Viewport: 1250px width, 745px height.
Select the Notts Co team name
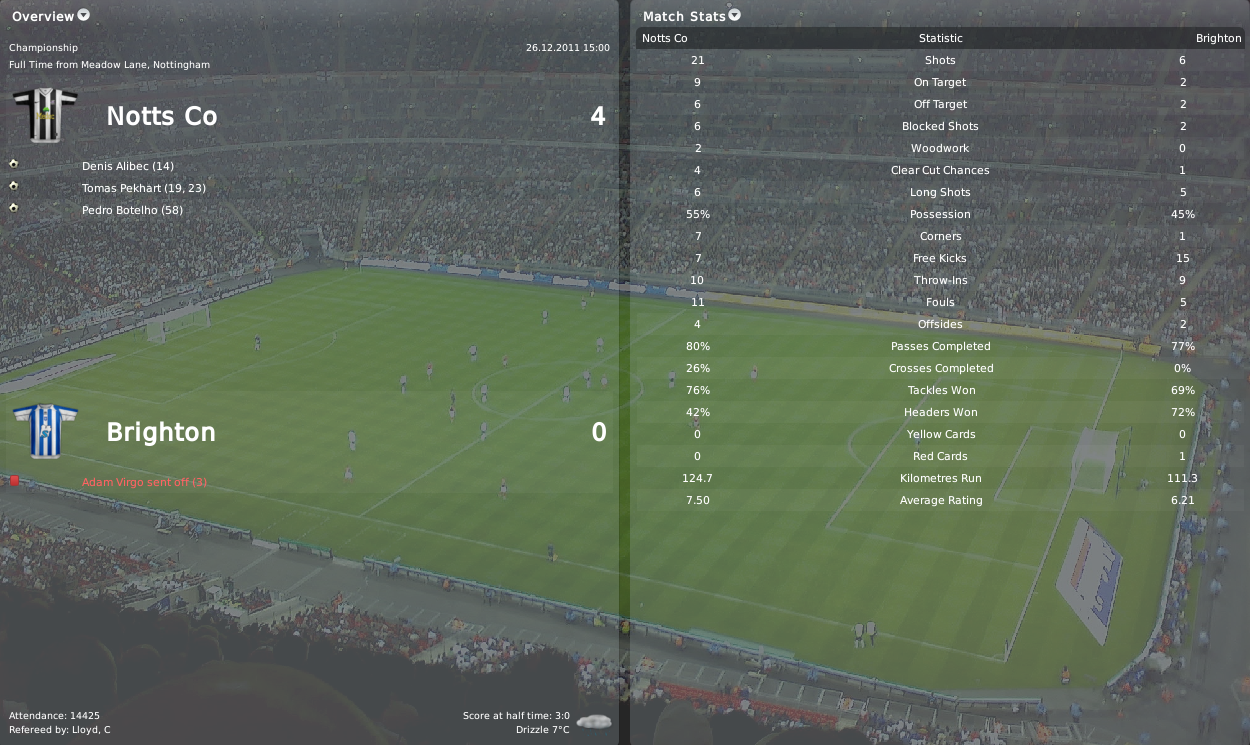point(161,116)
